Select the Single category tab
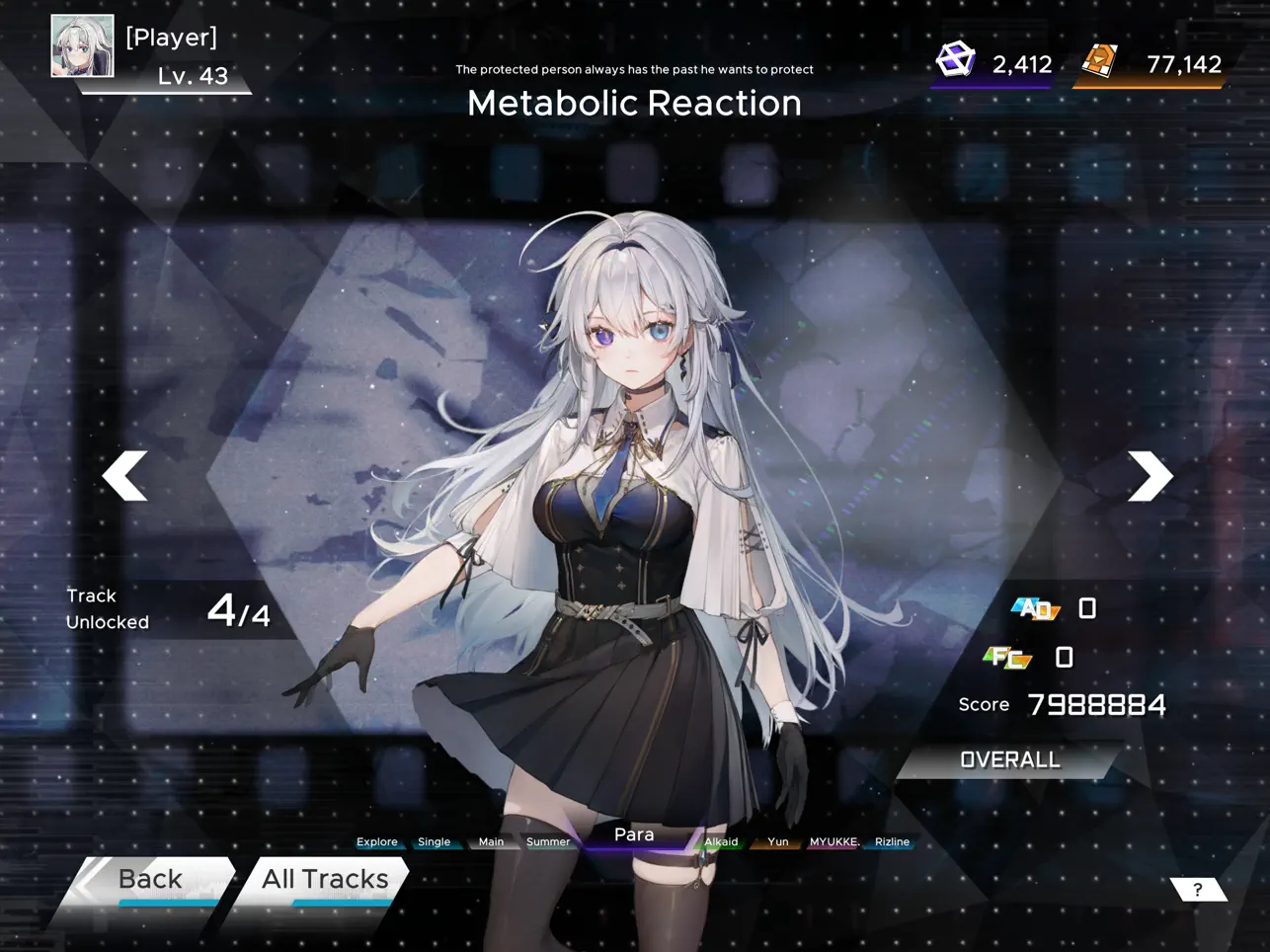1270x952 pixels. coord(435,842)
